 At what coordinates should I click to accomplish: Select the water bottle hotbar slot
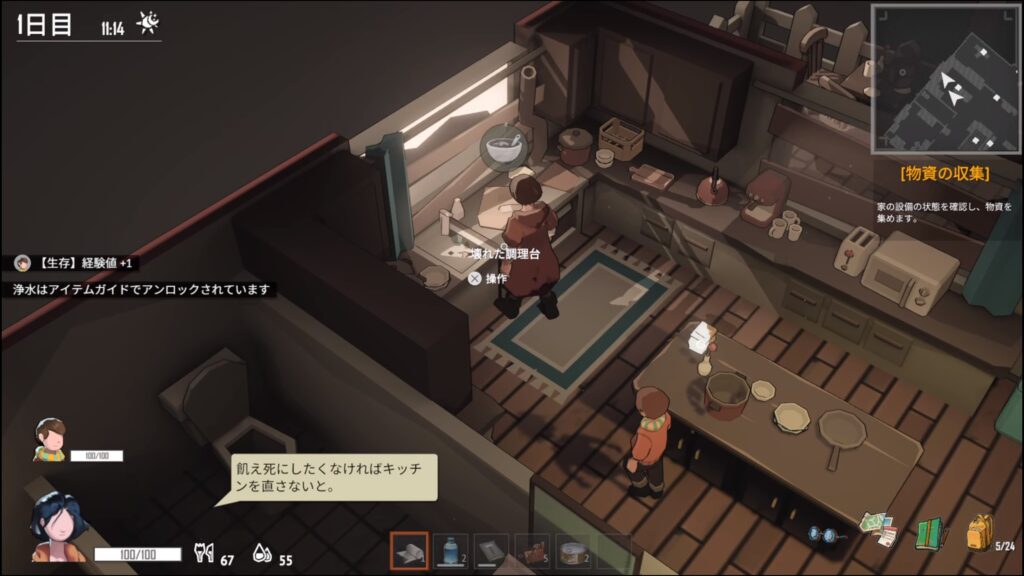pos(451,551)
